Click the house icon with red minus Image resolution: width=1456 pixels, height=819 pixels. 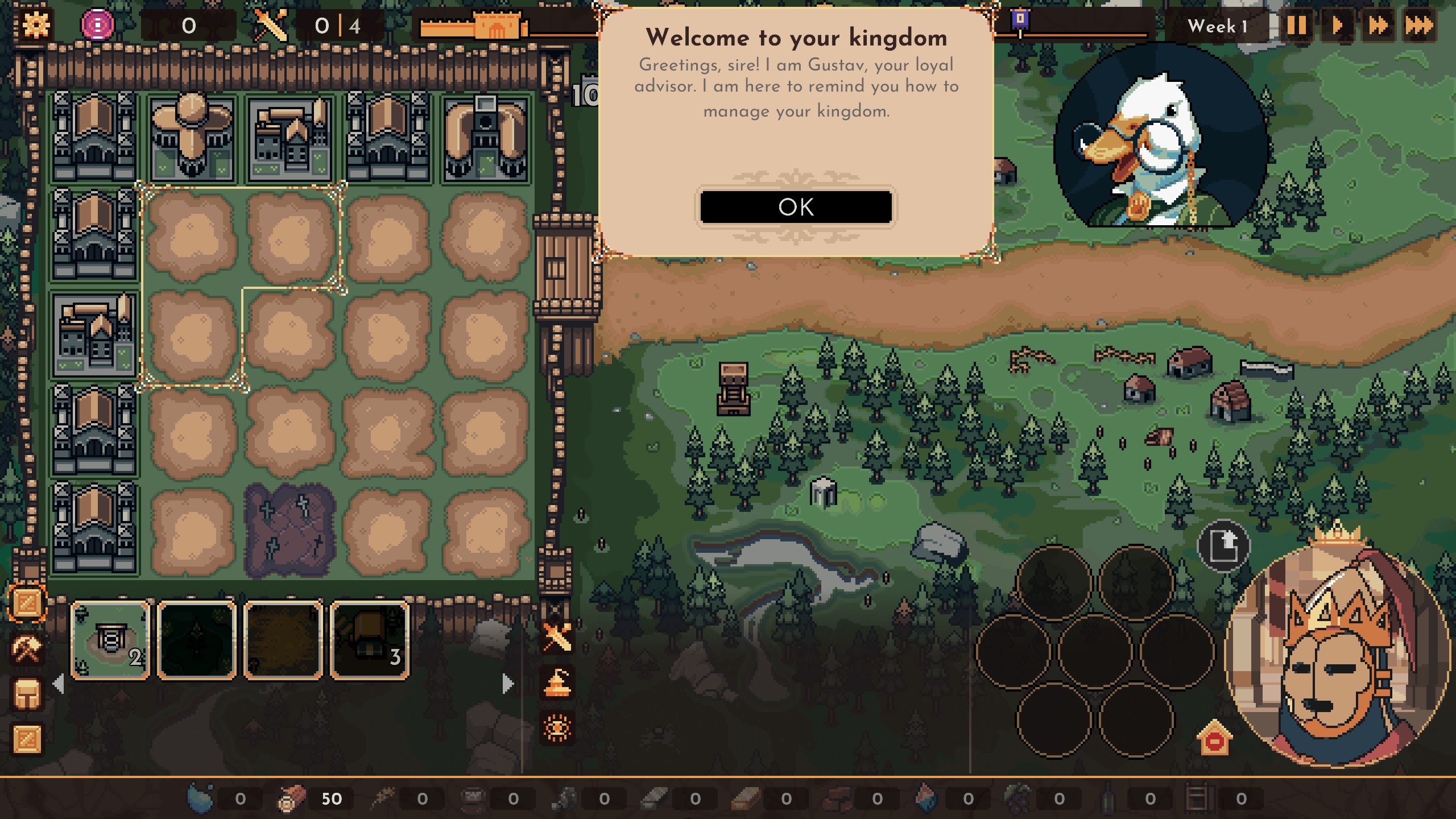pyautogui.click(x=1214, y=739)
